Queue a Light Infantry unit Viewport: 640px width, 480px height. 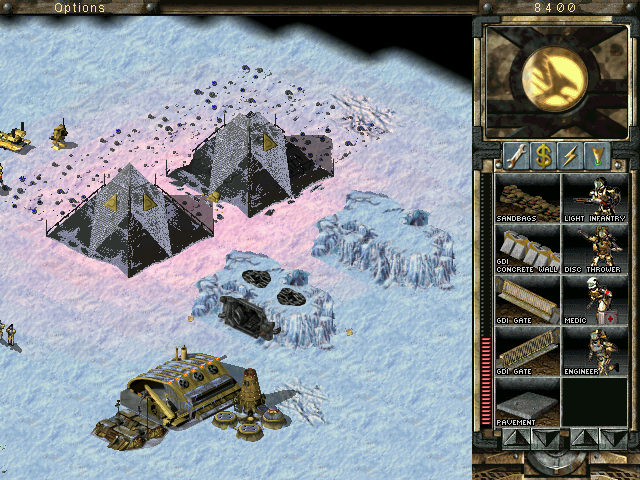pyautogui.click(x=593, y=197)
